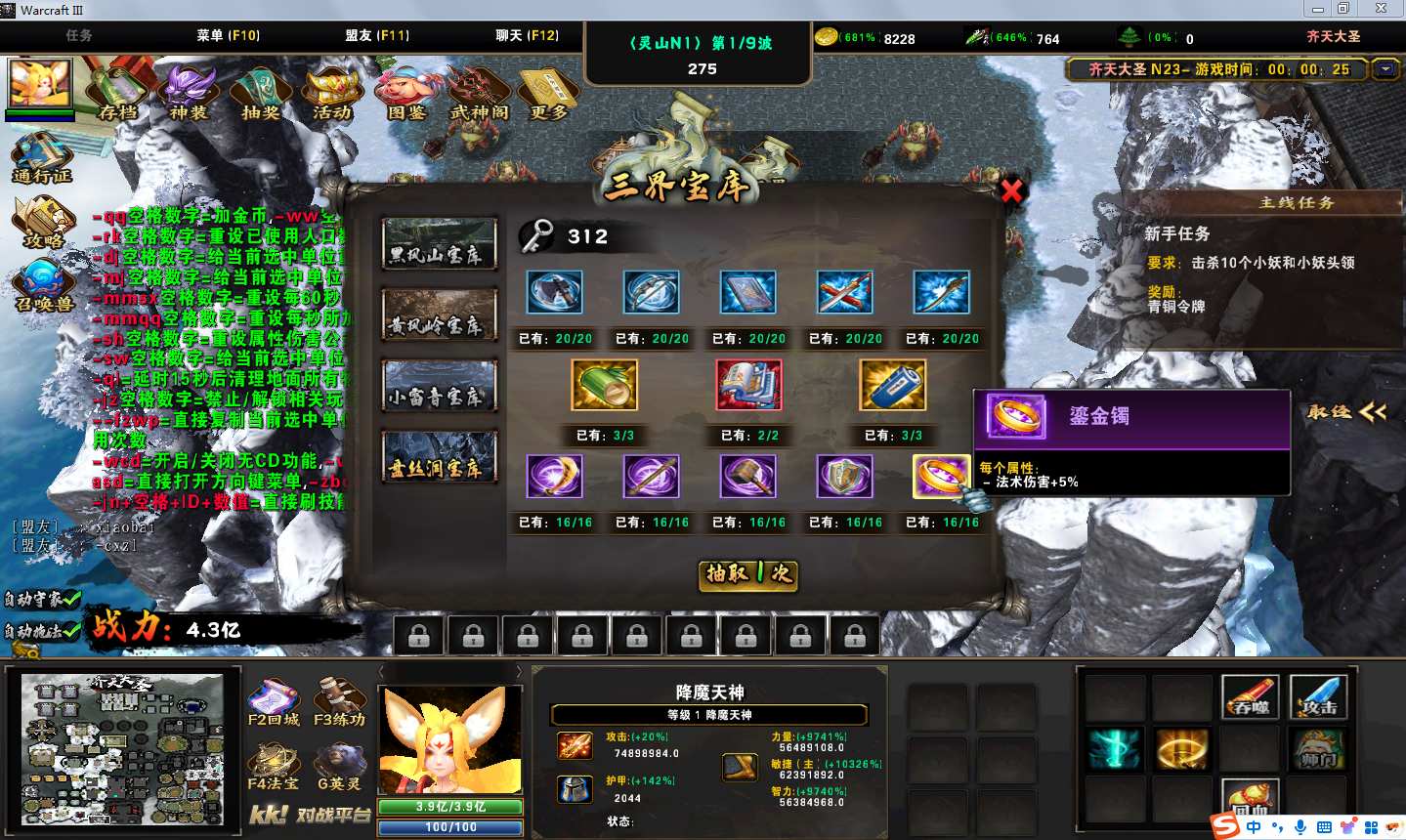Open the 图鉴 codex icon
This screenshot has width=1406, height=840.
click(x=405, y=93)
